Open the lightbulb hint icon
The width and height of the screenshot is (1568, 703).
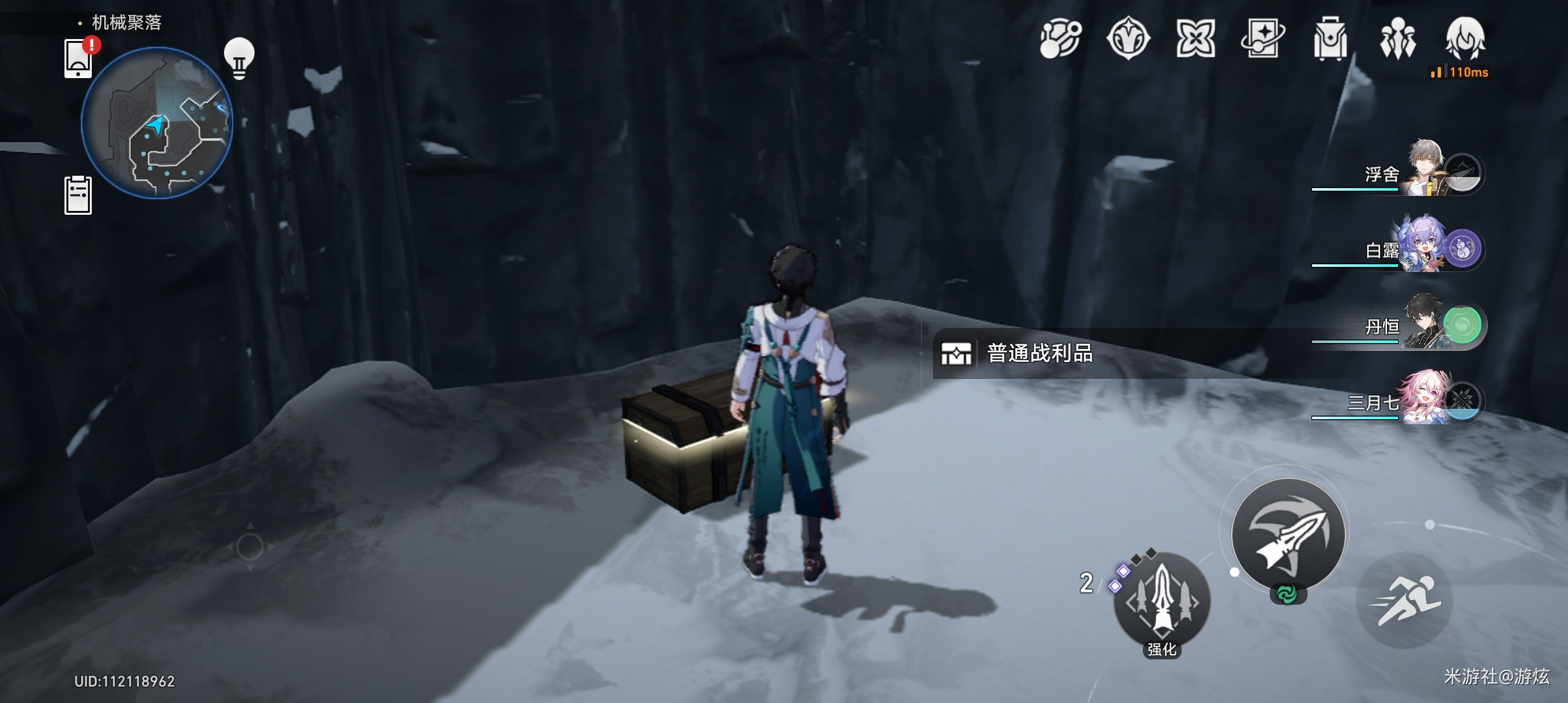tap(239, 58)
